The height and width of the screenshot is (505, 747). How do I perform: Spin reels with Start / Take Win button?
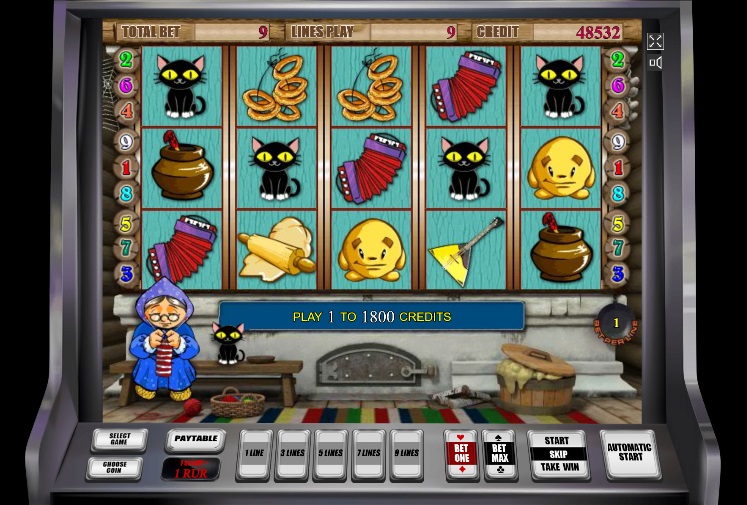click(557, 454)
